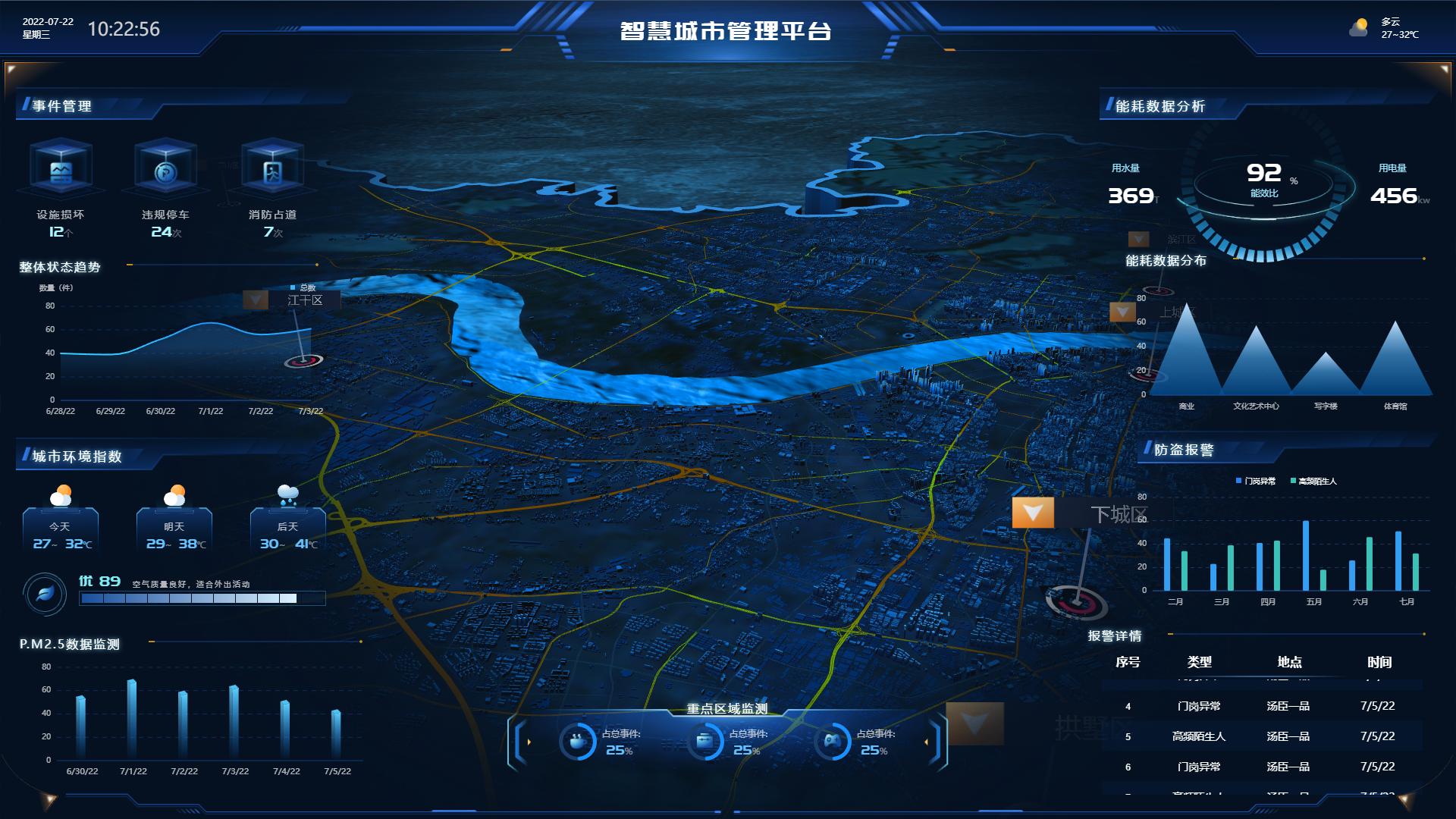Click the green leaf air-quality icon

tap(44, 594)
